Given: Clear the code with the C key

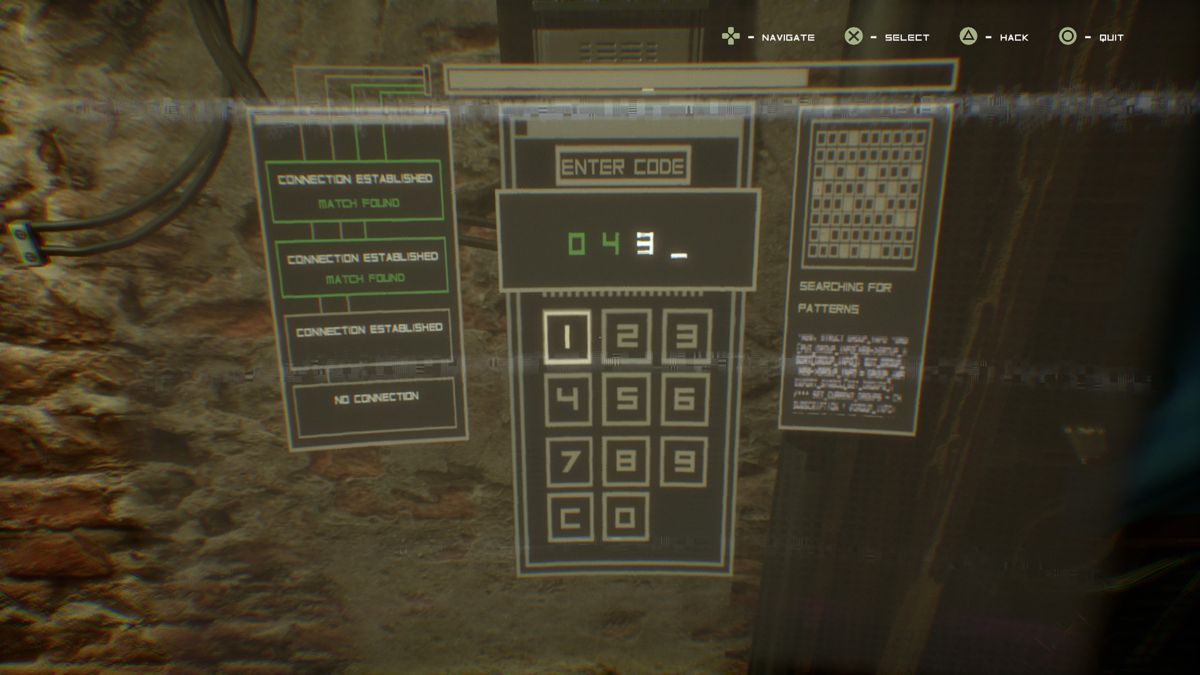Looking at the screenshot, I should click(x=569, y=518).
